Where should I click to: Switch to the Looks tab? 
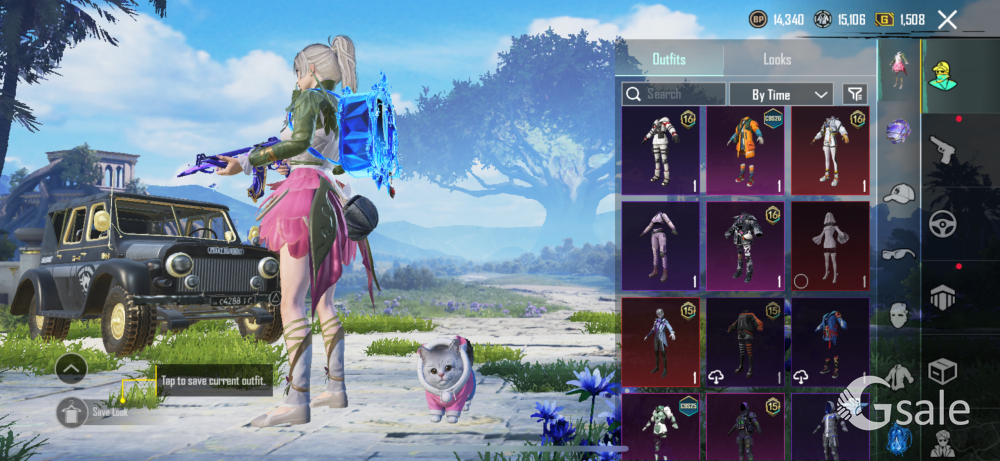click(777, 60)
